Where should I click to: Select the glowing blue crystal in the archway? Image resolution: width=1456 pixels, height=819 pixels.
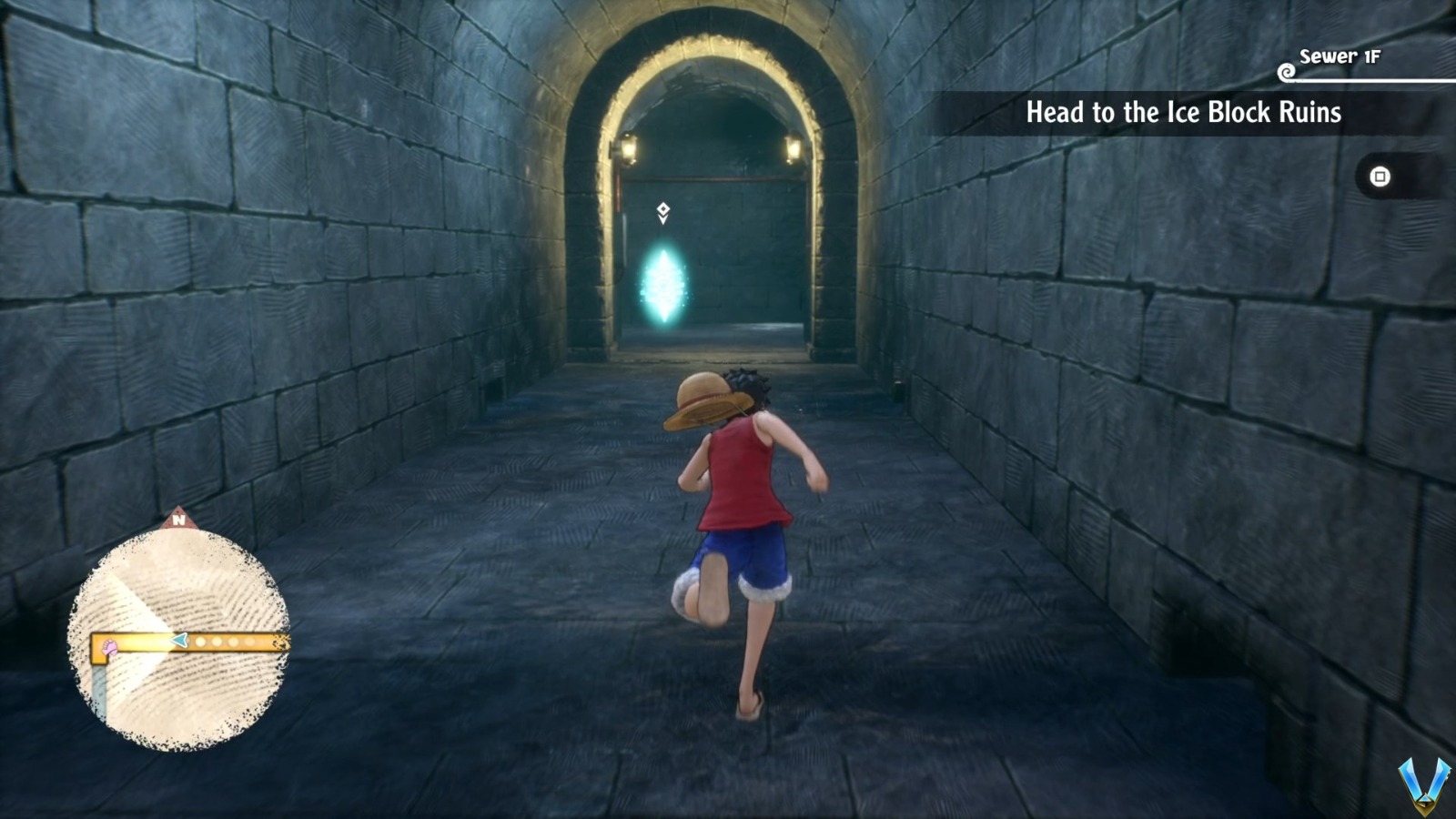click(665, 282)
